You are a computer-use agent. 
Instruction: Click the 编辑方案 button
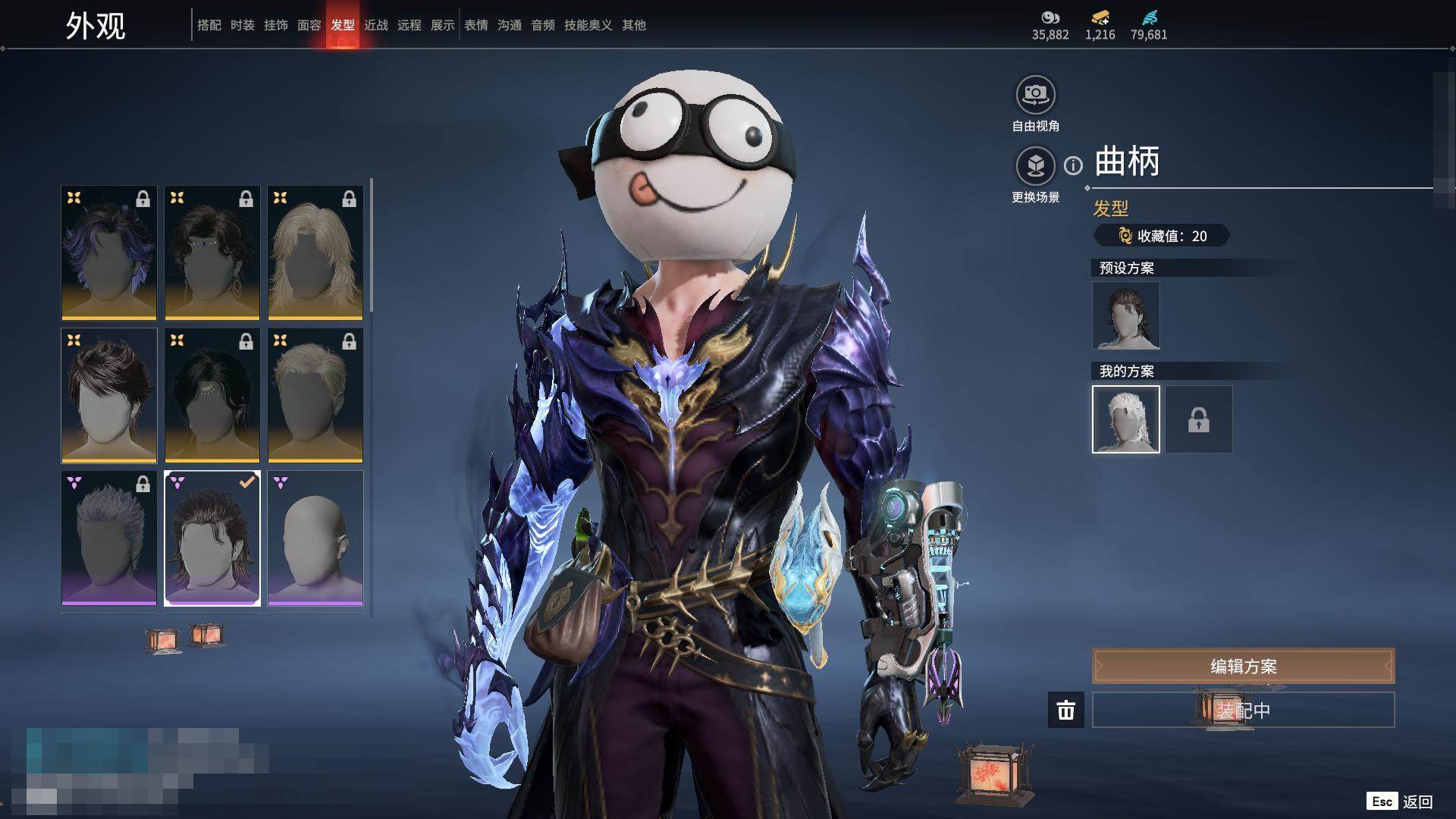[x=1243, y=666]
